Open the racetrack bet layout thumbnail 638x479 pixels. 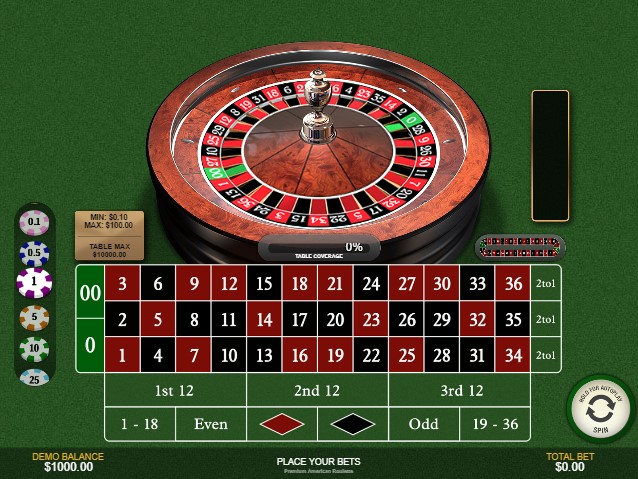tap(520, 246)
